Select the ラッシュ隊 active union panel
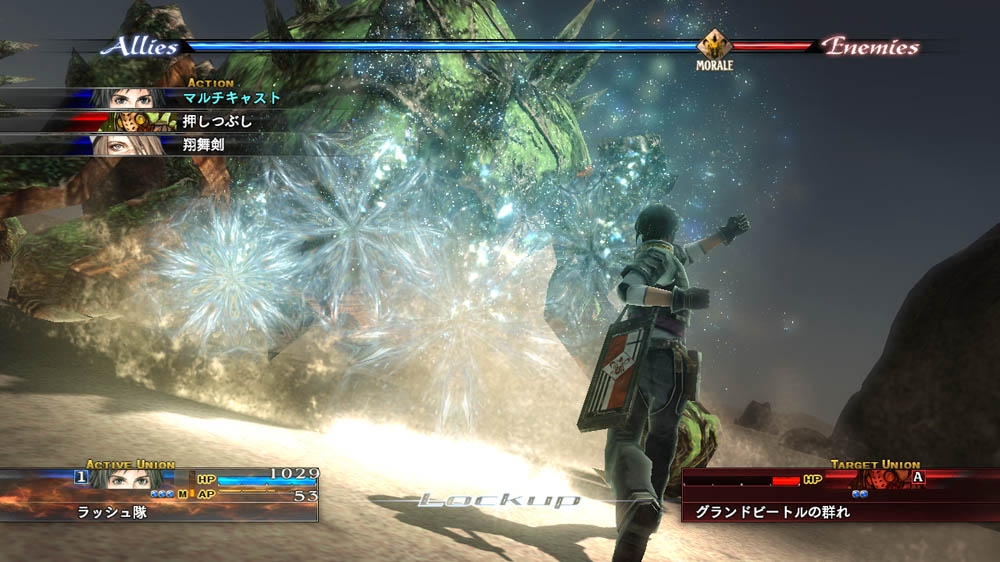Screen dimensions: 1000x562 [x=160, y=493]
